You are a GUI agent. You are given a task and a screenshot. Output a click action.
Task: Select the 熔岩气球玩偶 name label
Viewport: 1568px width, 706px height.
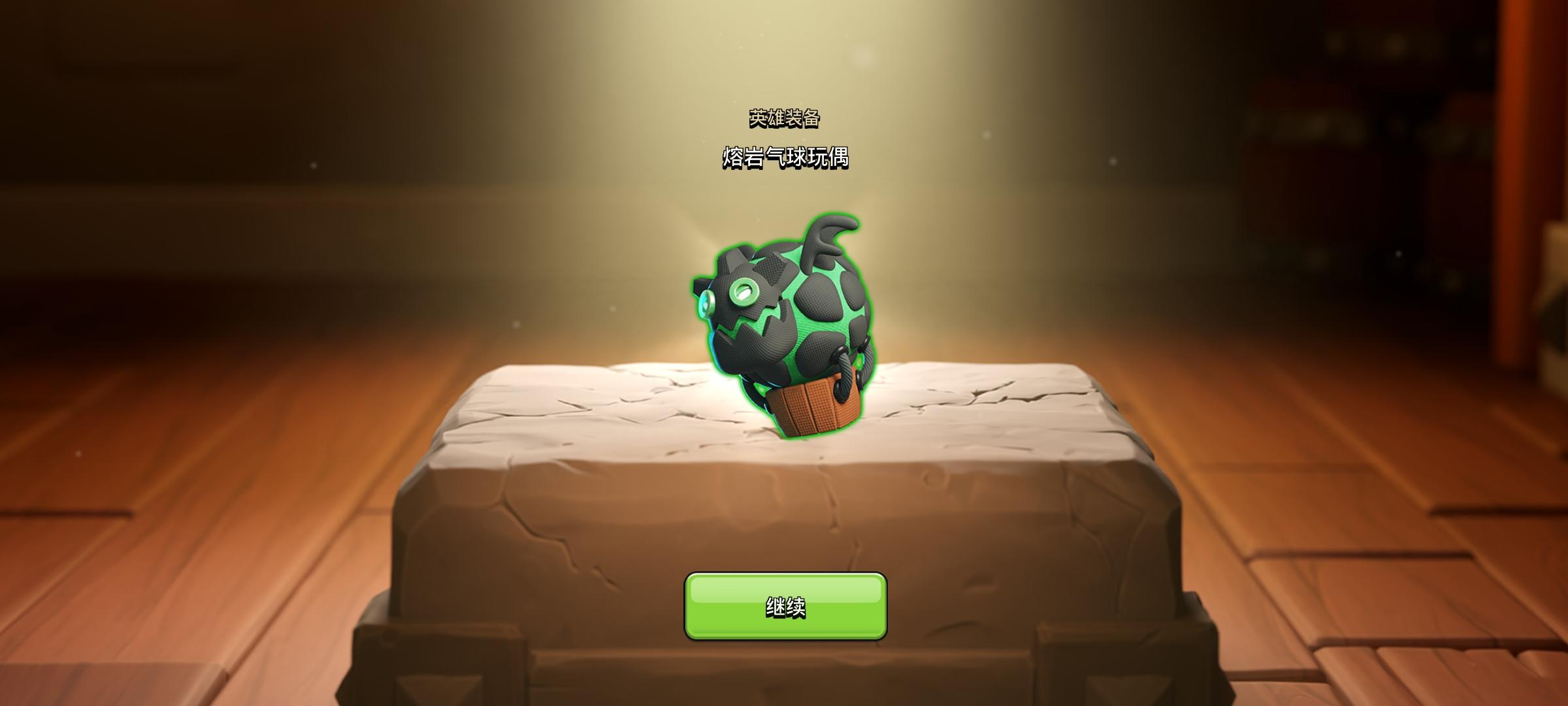tap(784, 157)
